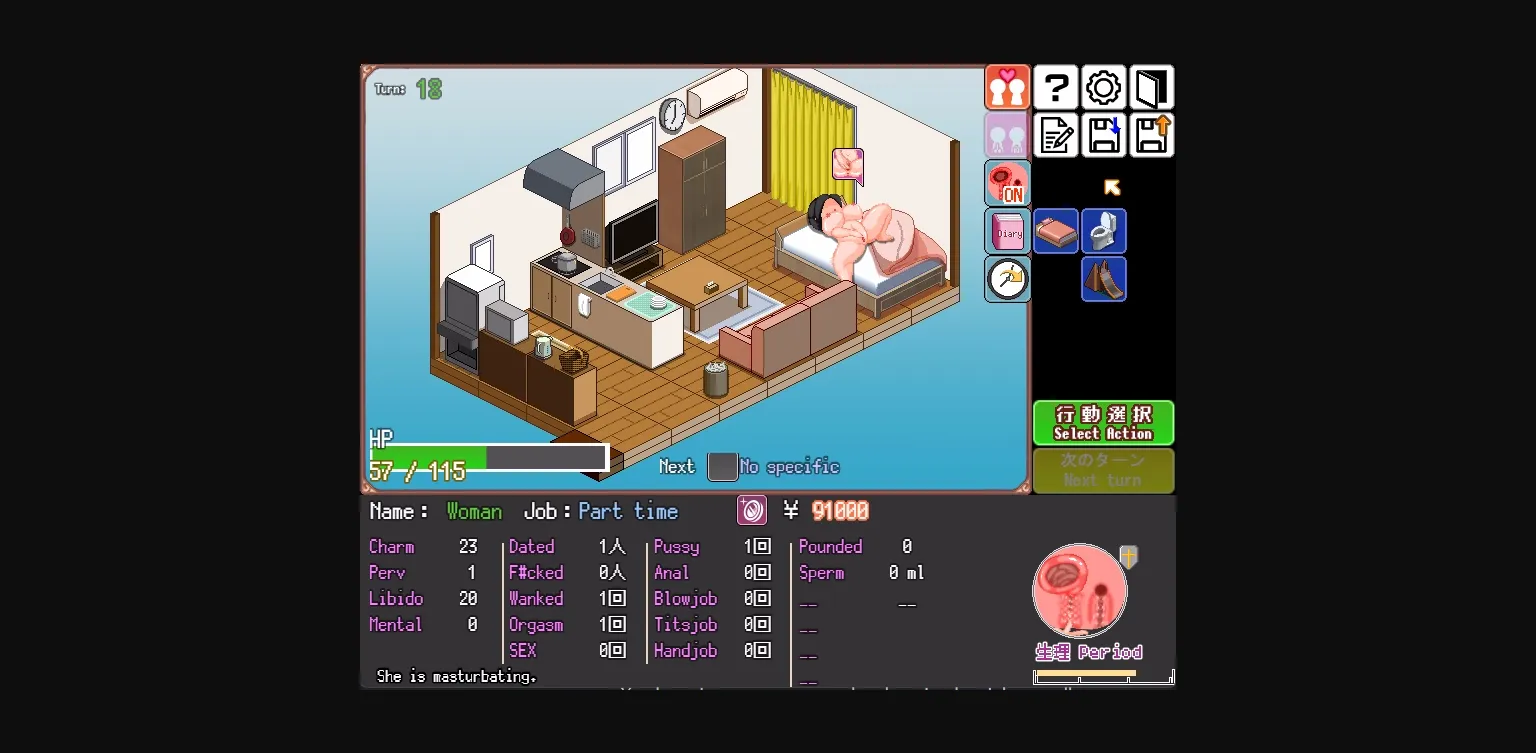Open the help question mark menu

[1056, 87]
